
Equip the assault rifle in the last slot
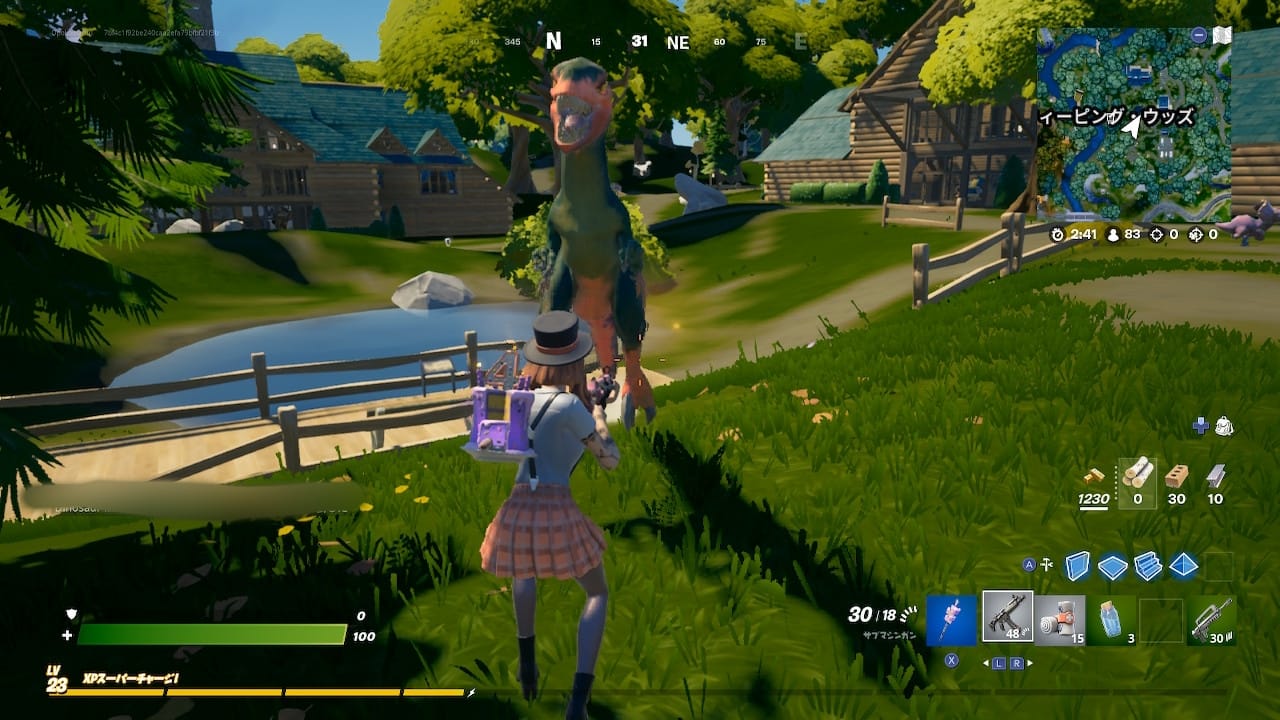1213,620
